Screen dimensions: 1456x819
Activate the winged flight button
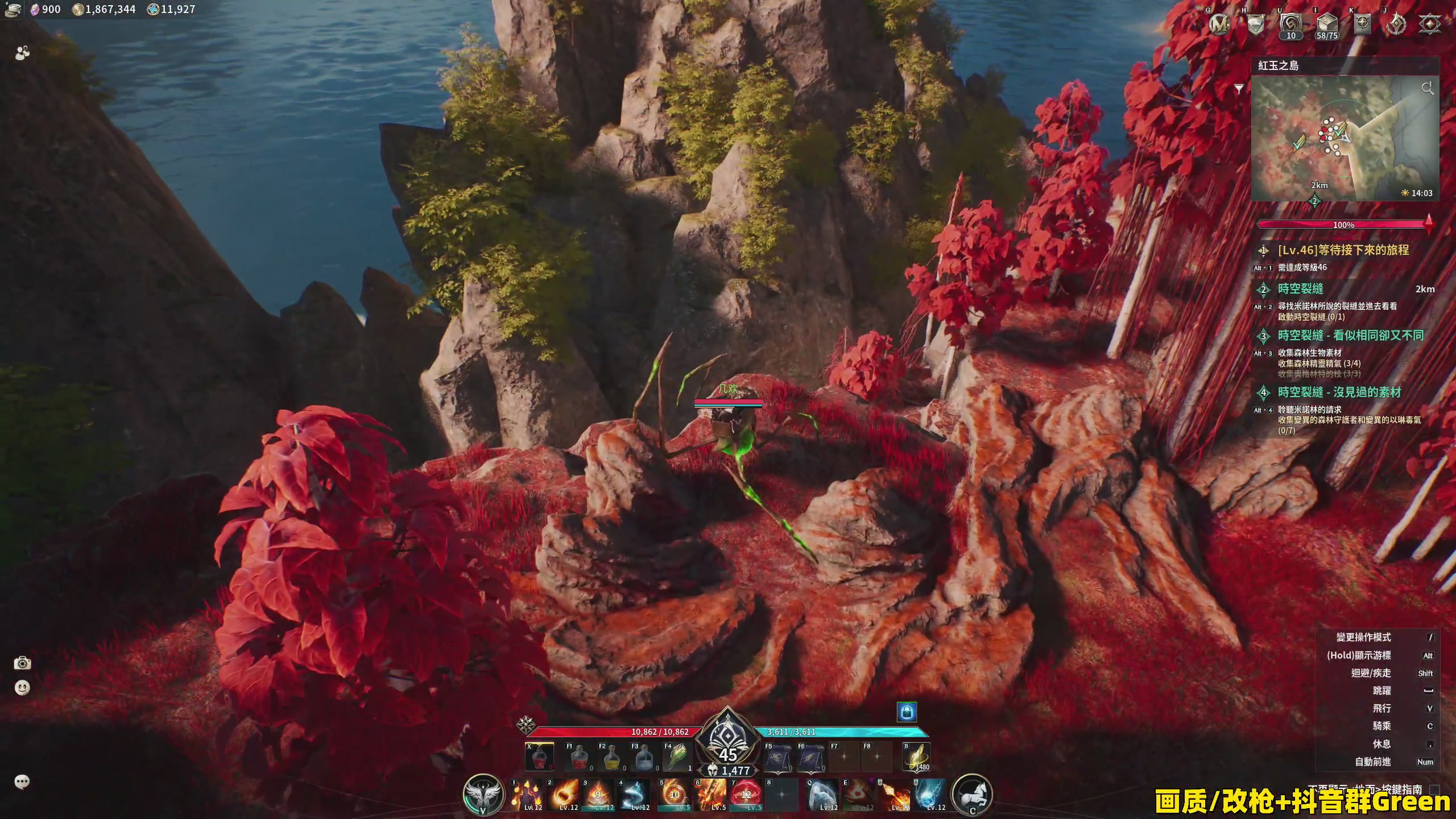point(483,794)
